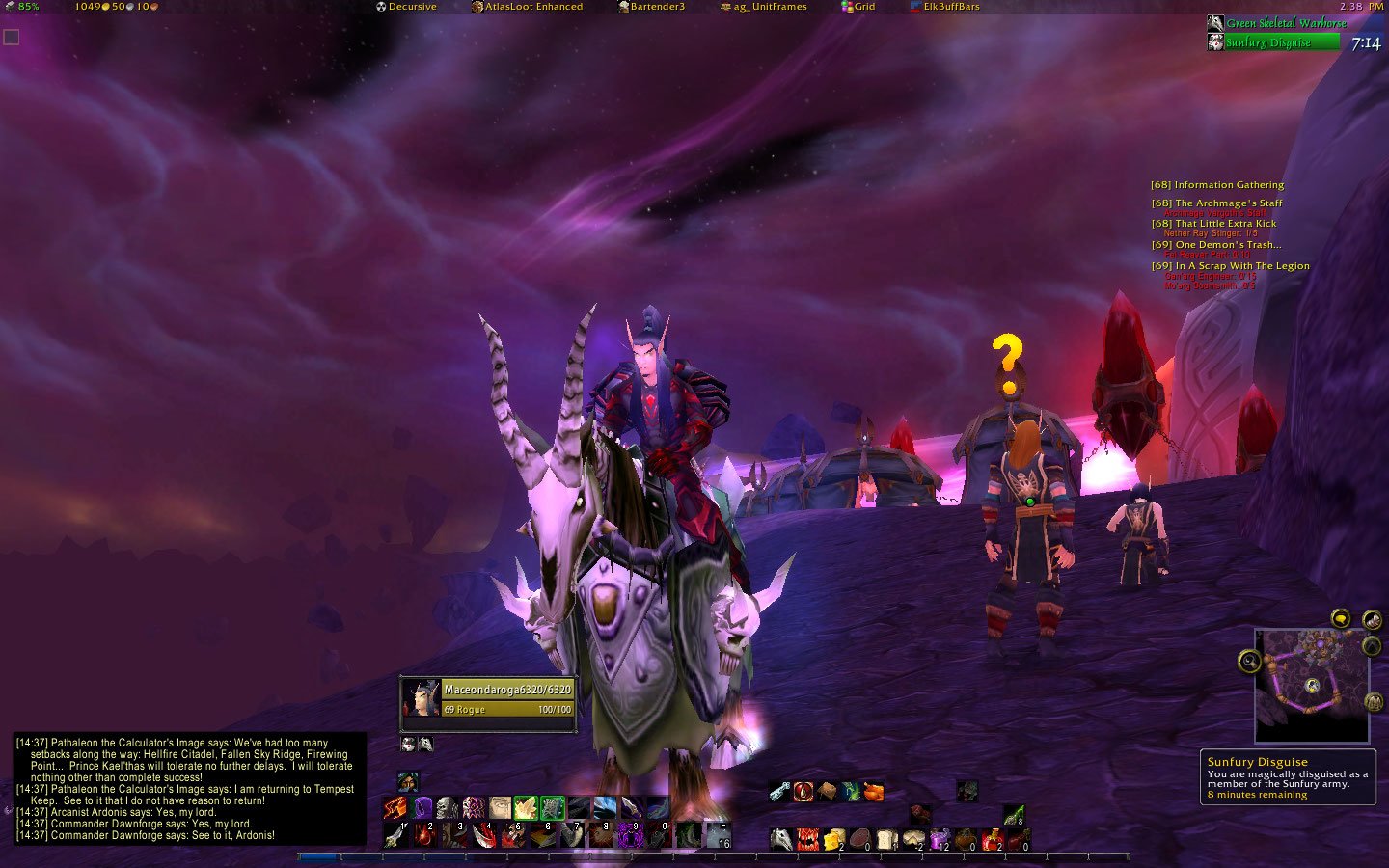Open the minimap tracking magnifier button
Screen dimensions: 1389x868
point(1249,663)
